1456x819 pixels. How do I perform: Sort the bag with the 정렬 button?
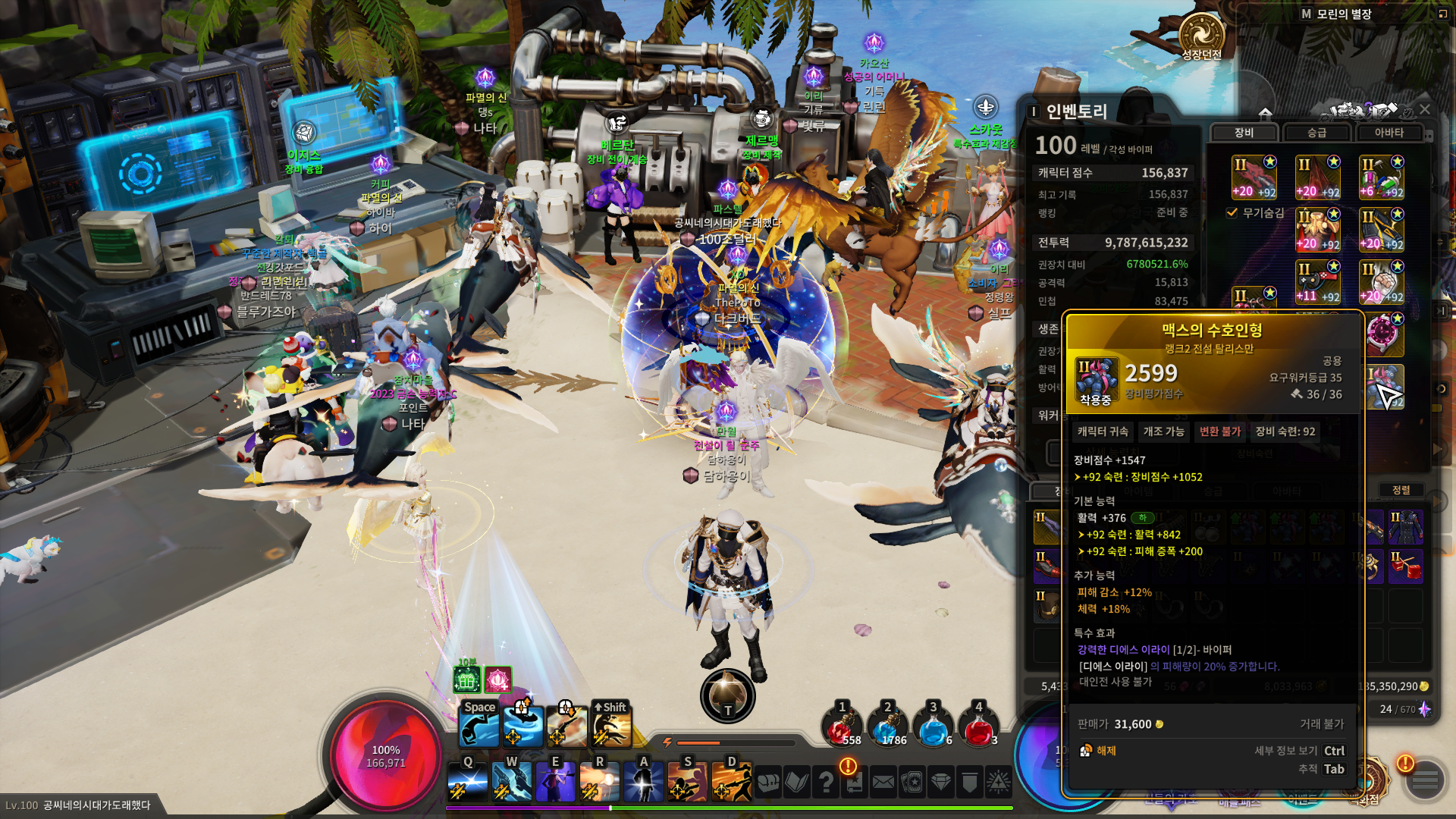1401,490
